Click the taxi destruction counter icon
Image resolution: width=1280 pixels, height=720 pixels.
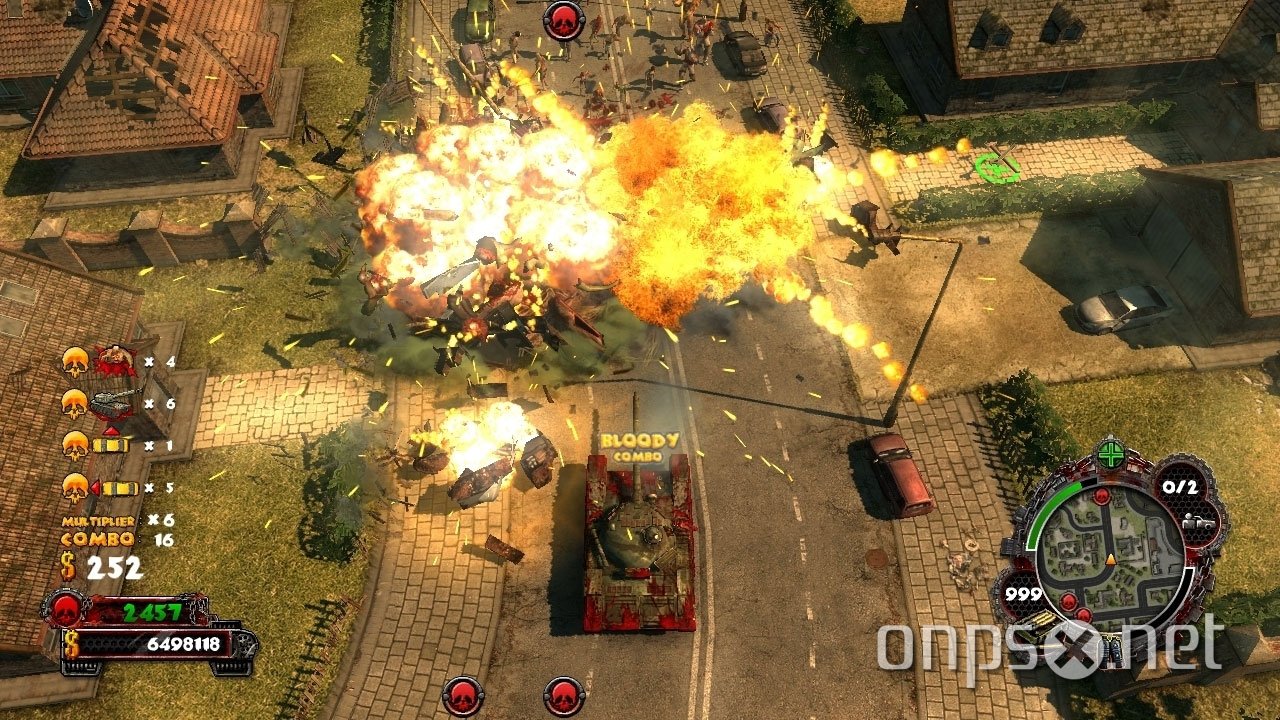[111, 444]
